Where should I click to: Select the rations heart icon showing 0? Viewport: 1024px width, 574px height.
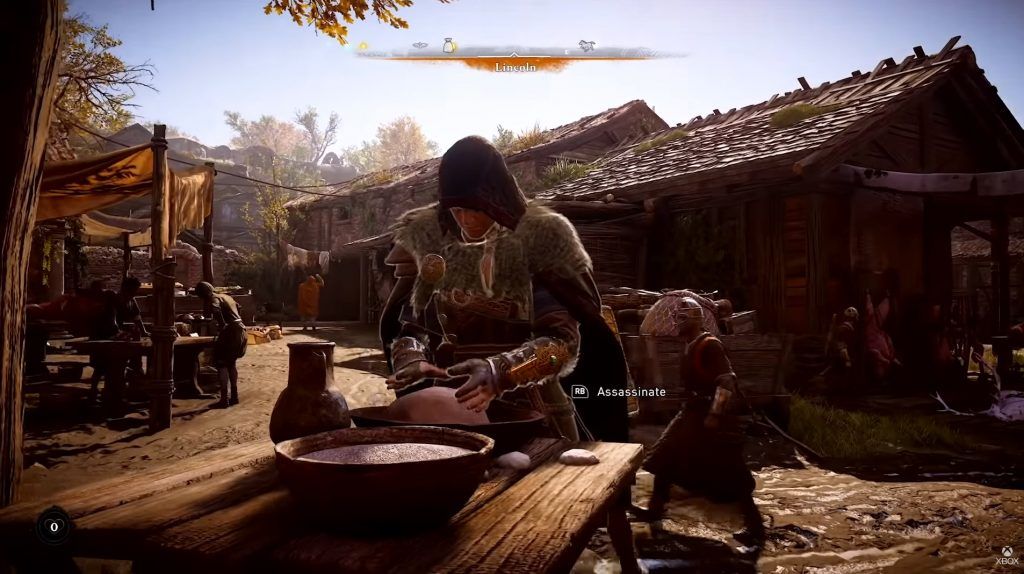pyautogui.click(x=53, y=525)
